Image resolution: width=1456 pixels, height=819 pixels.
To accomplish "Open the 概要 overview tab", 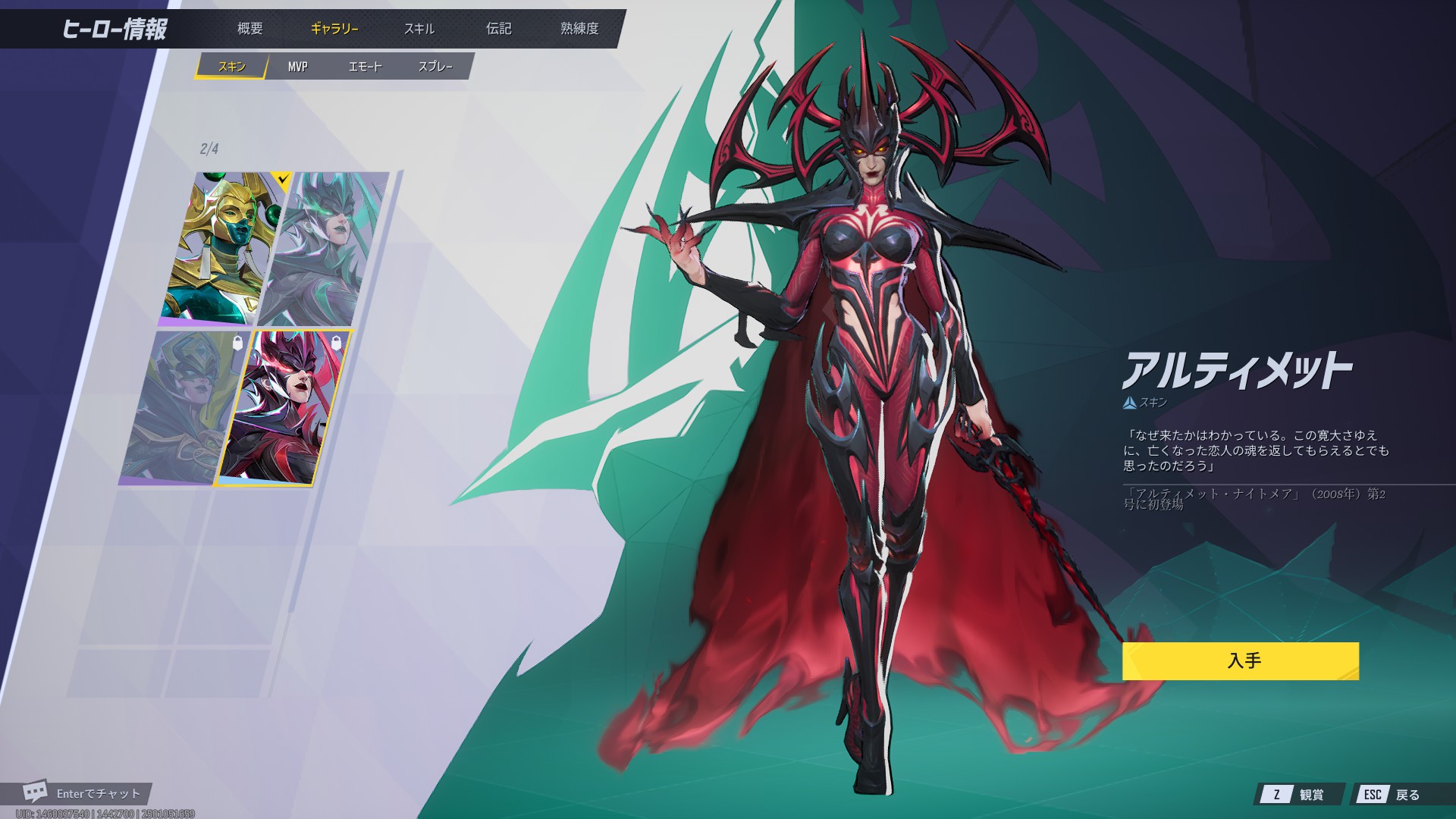I will tap(249, 29).
